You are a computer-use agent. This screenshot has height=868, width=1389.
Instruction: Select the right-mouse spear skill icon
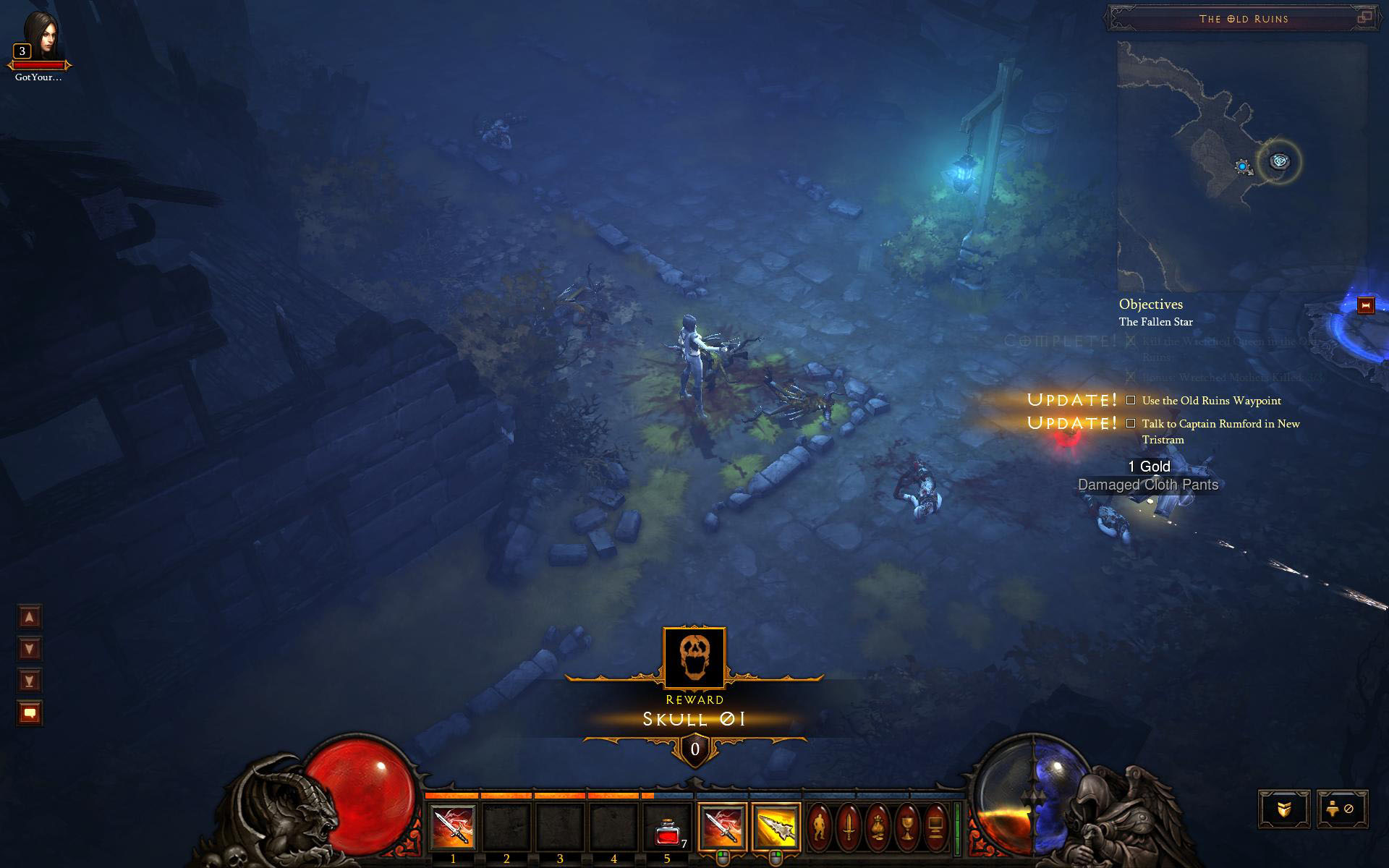click(x=776, y=826)
